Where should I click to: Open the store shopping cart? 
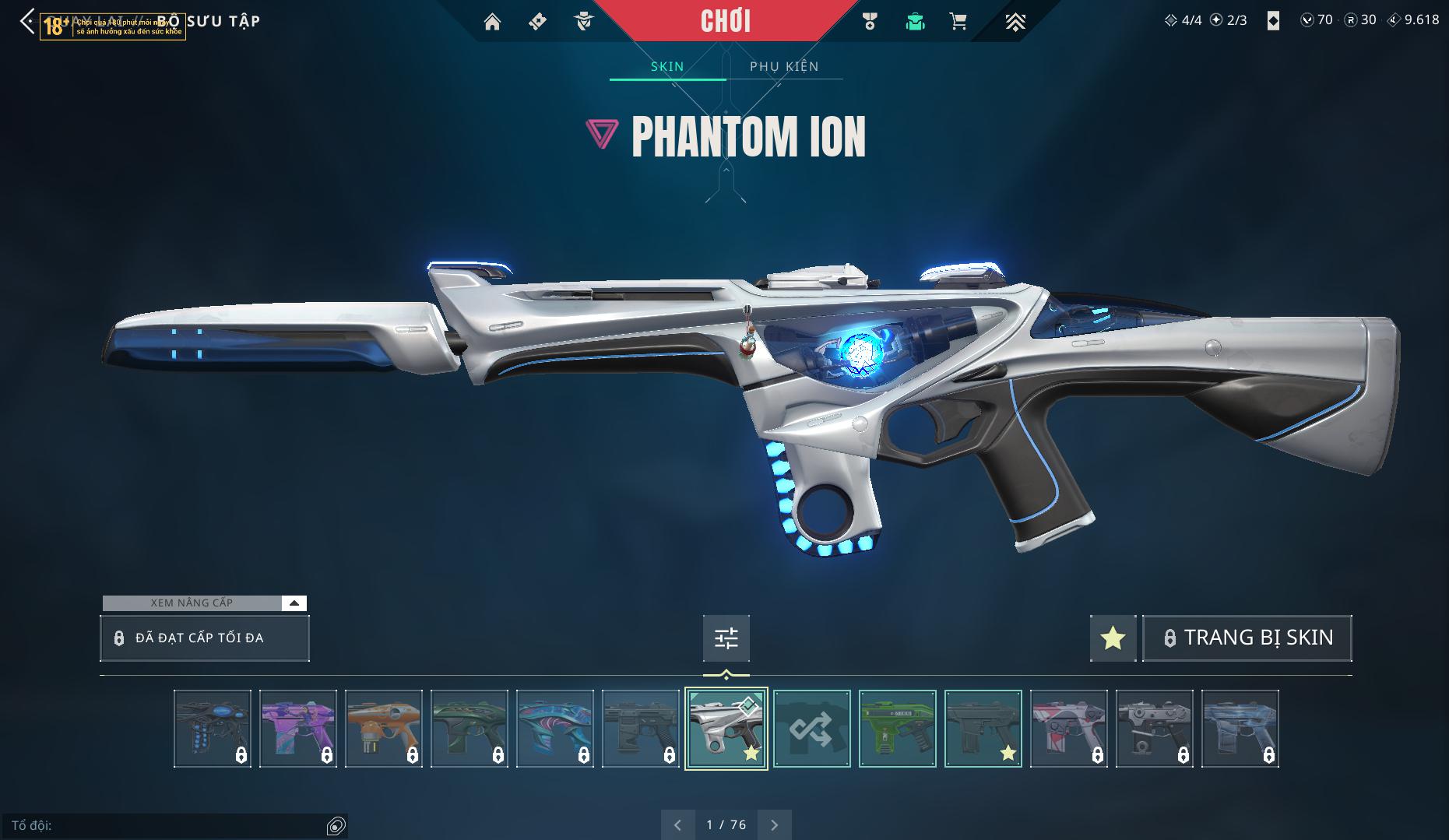(x=958, y=22)
